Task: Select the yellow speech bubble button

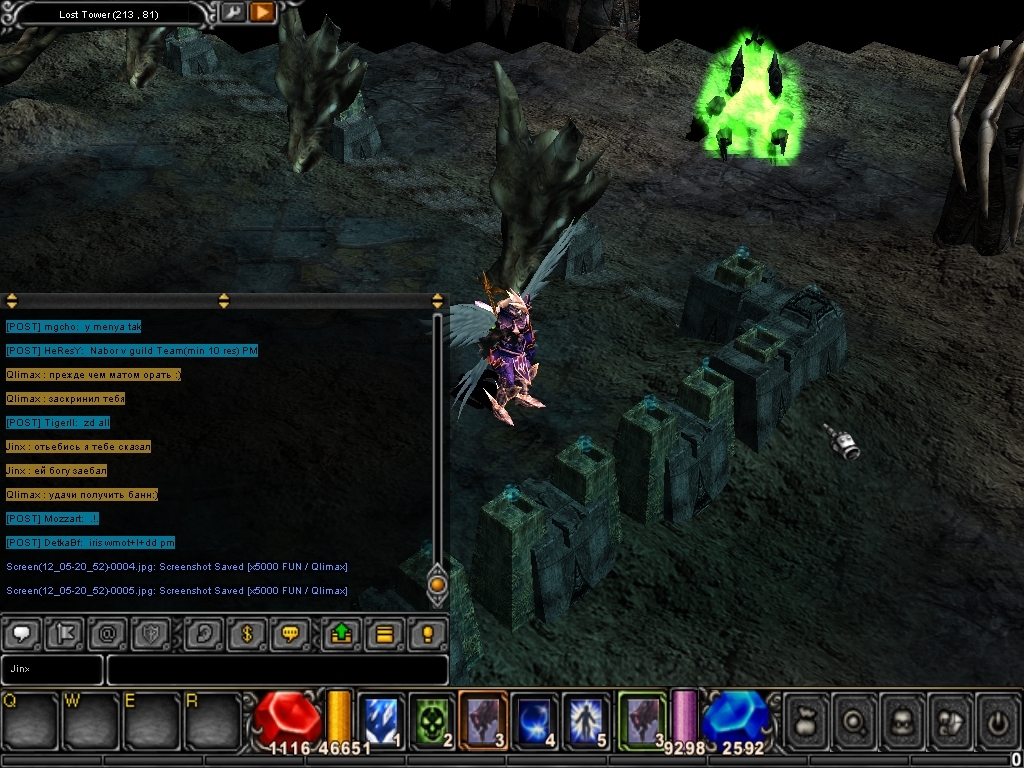Action: [290, 634]
